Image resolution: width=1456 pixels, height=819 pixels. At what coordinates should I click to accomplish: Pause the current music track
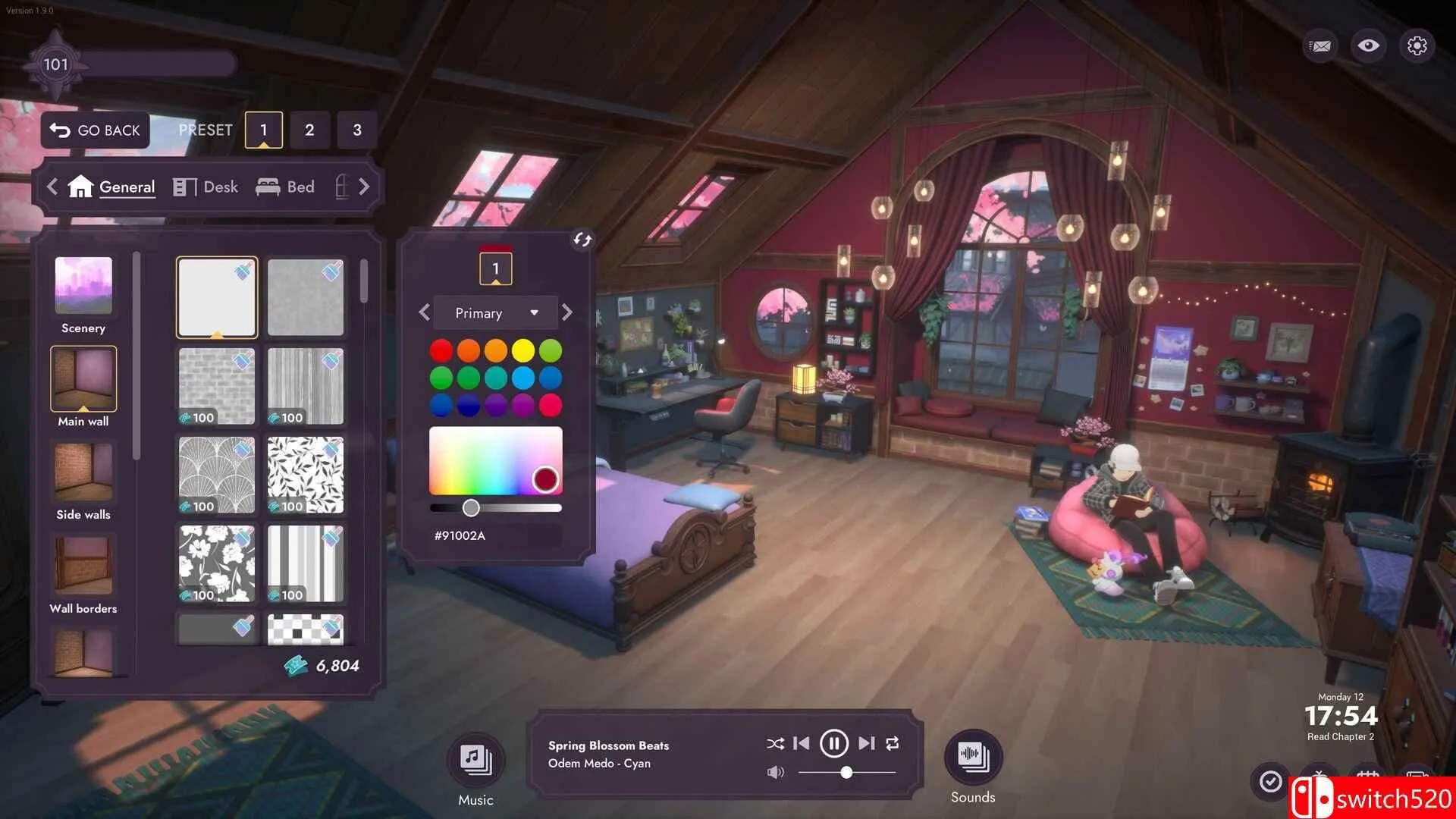(833, 744)
